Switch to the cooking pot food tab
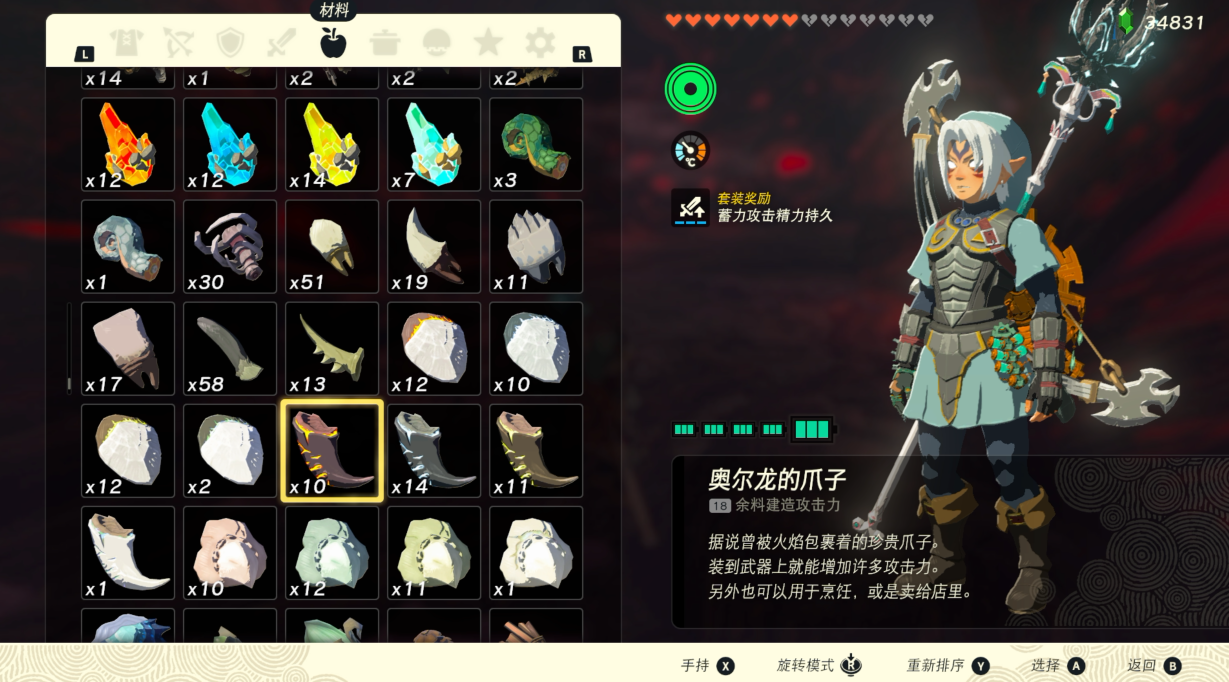 384,42
